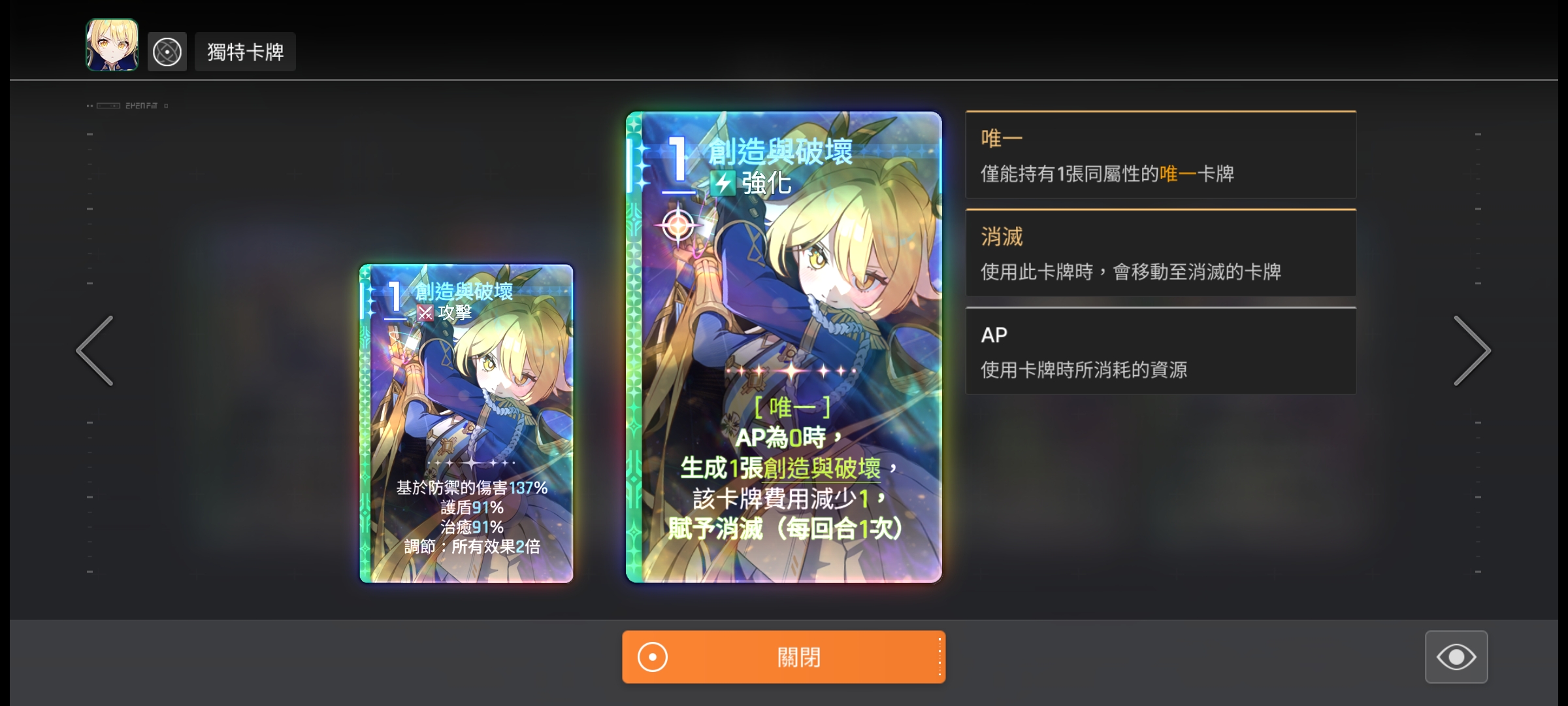Click the character avatar portrait top-left
Viewport: 1568px width, 706px height.
coord(111,51)
